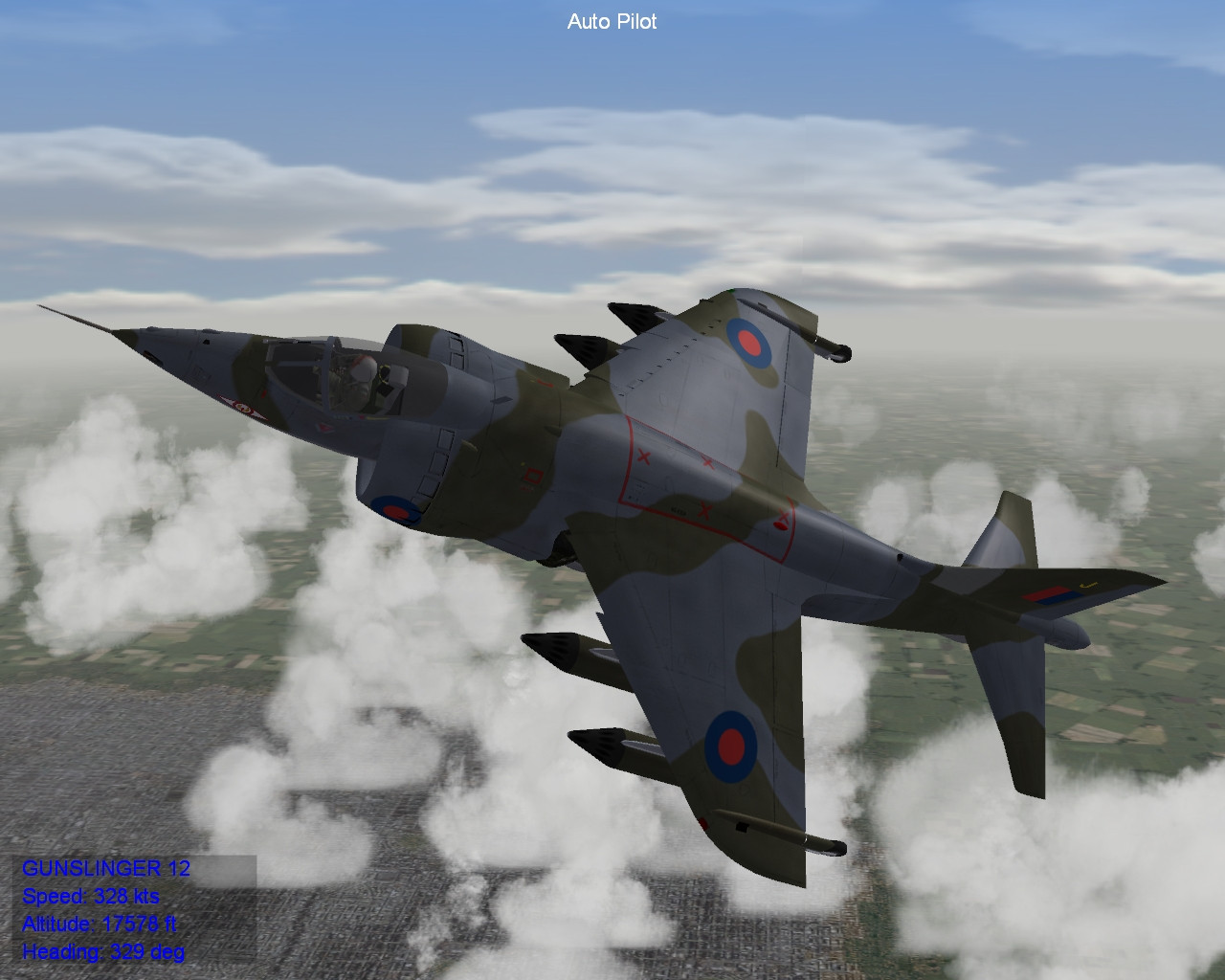Select the GUNSLINGER 12 callsign label
1225x980 pixels.
105,870
